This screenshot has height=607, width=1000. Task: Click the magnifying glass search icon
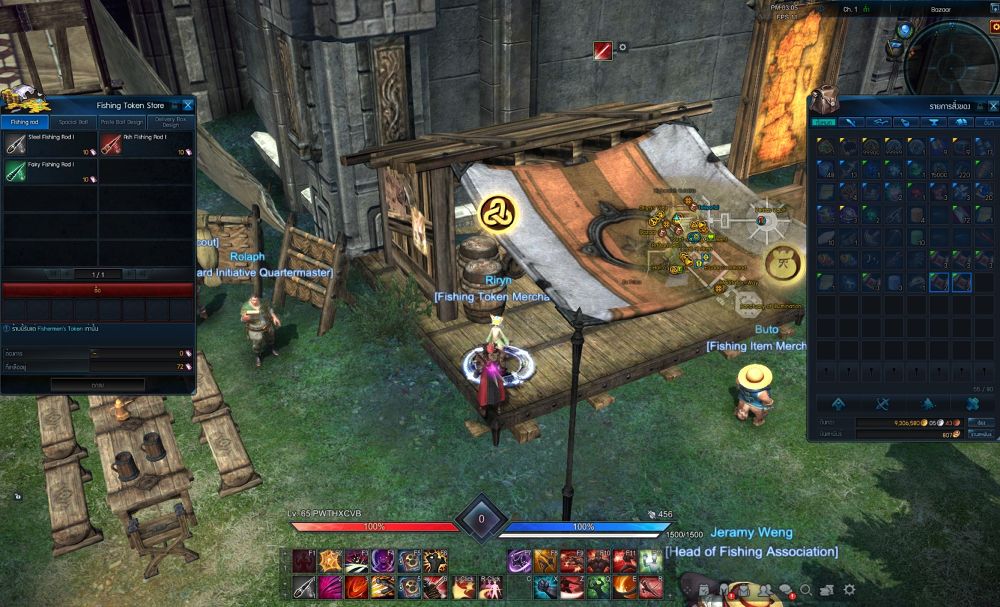click(x=806, y=590)
